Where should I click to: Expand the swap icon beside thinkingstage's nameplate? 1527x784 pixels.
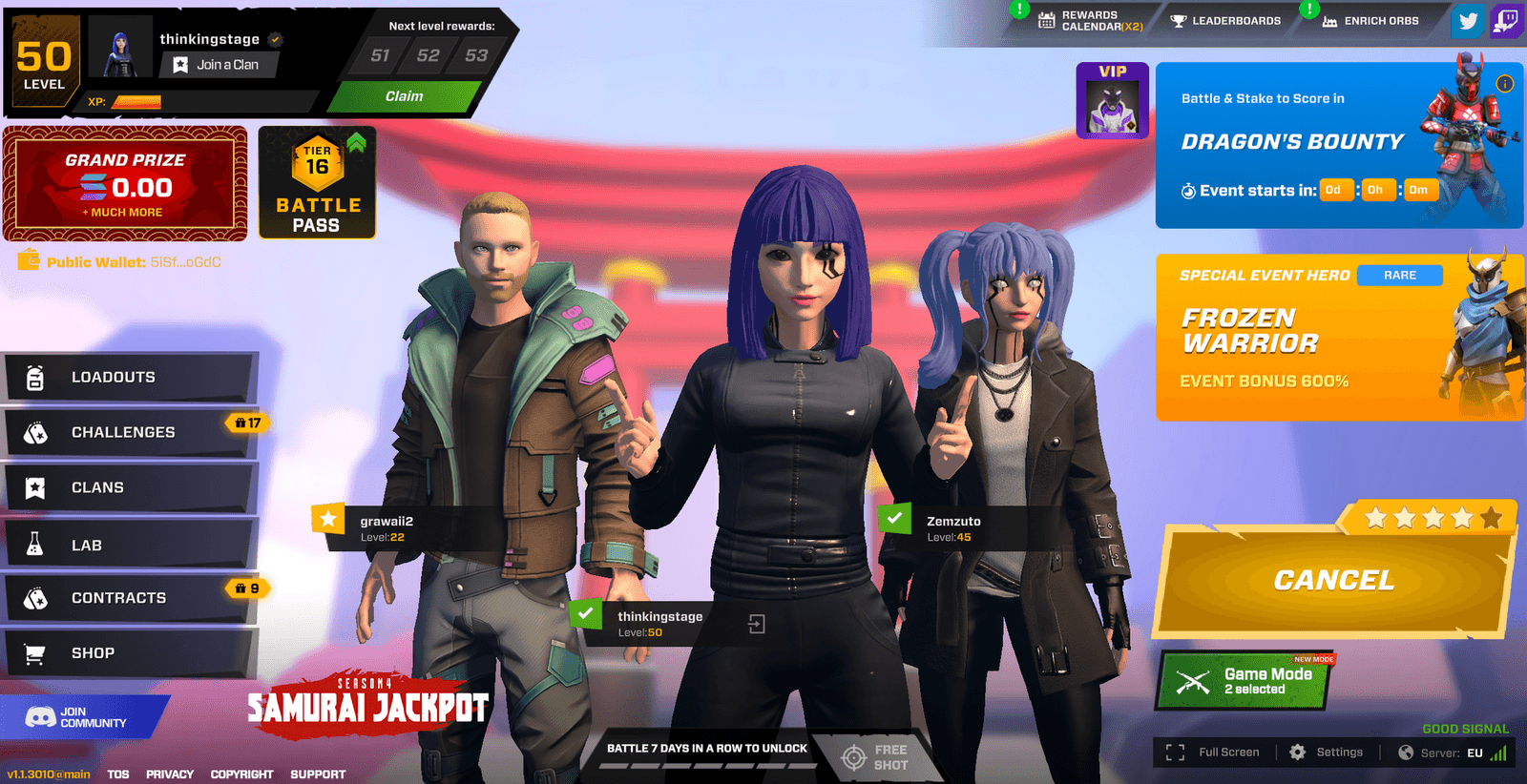coord(759,624)
